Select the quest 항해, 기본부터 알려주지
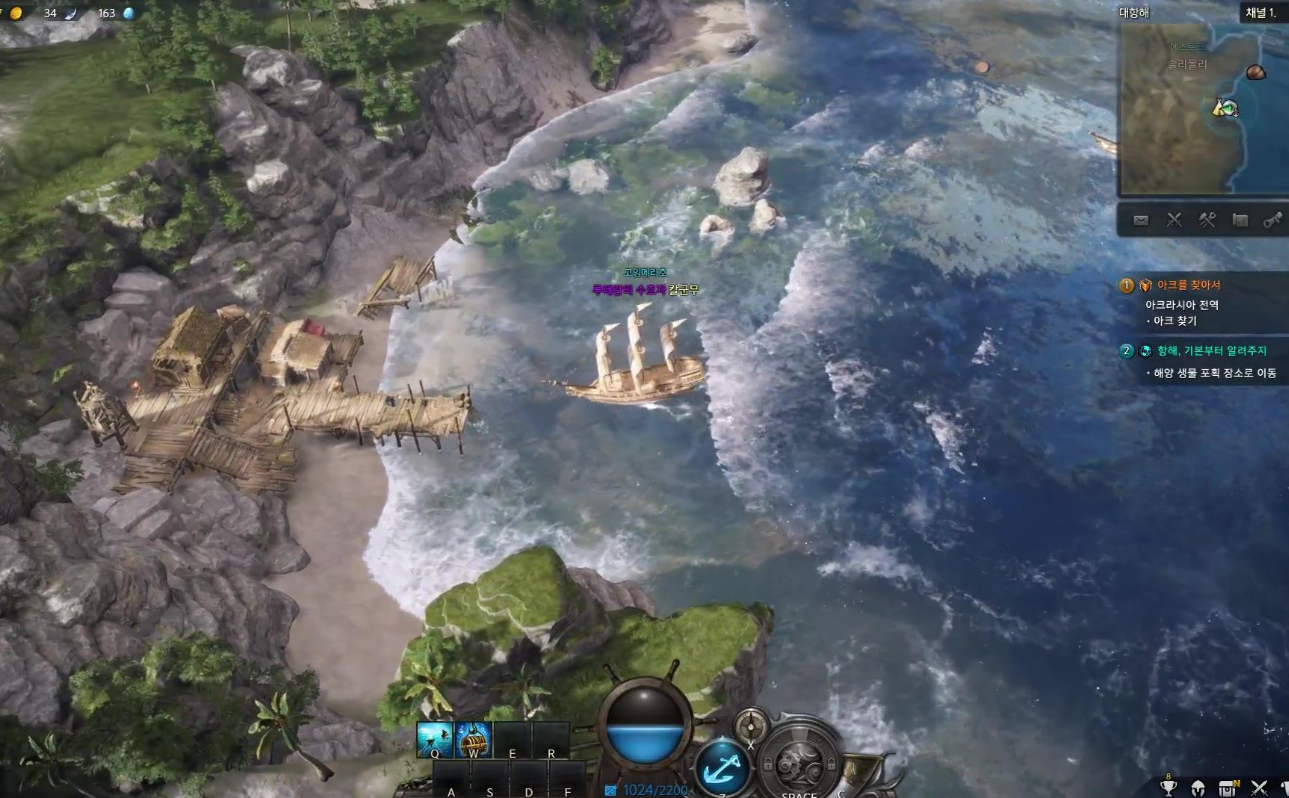The width and height of the screenshot is (1289, 798). [x=1211, y=351]
